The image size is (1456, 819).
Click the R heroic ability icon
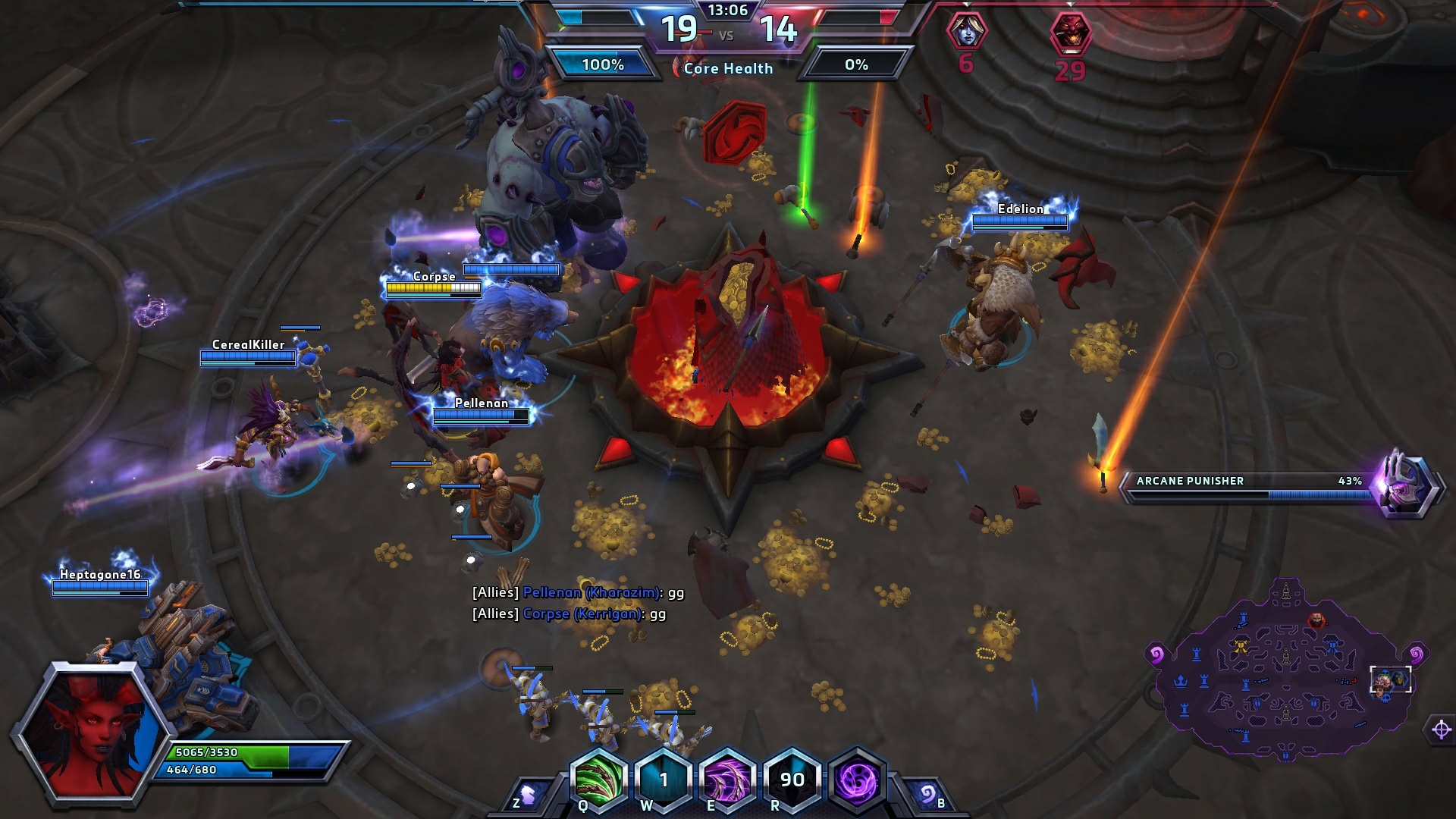coord(792,780)
